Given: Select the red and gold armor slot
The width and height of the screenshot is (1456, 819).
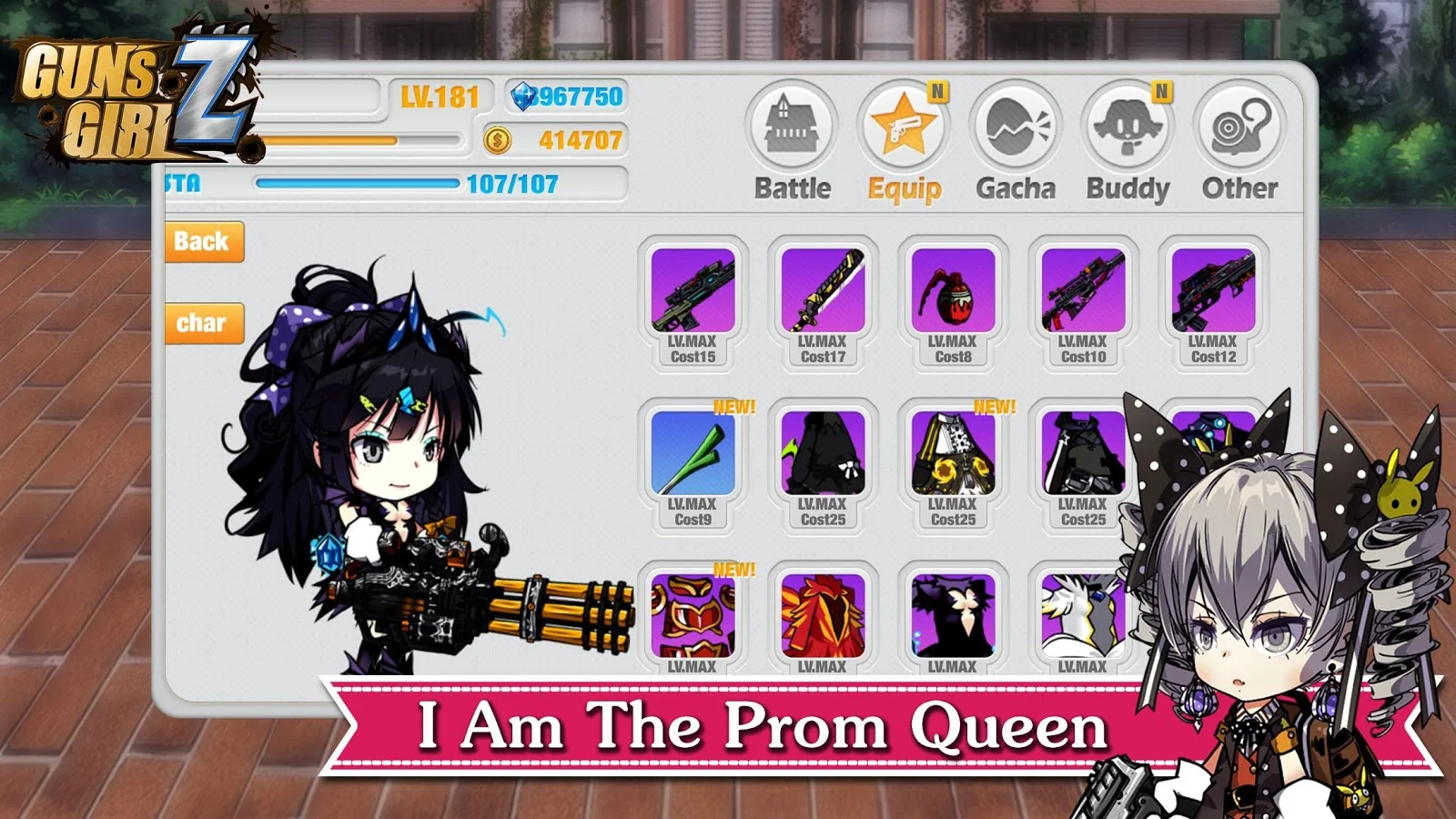Looking at the screenshot, I should point(693,619).
